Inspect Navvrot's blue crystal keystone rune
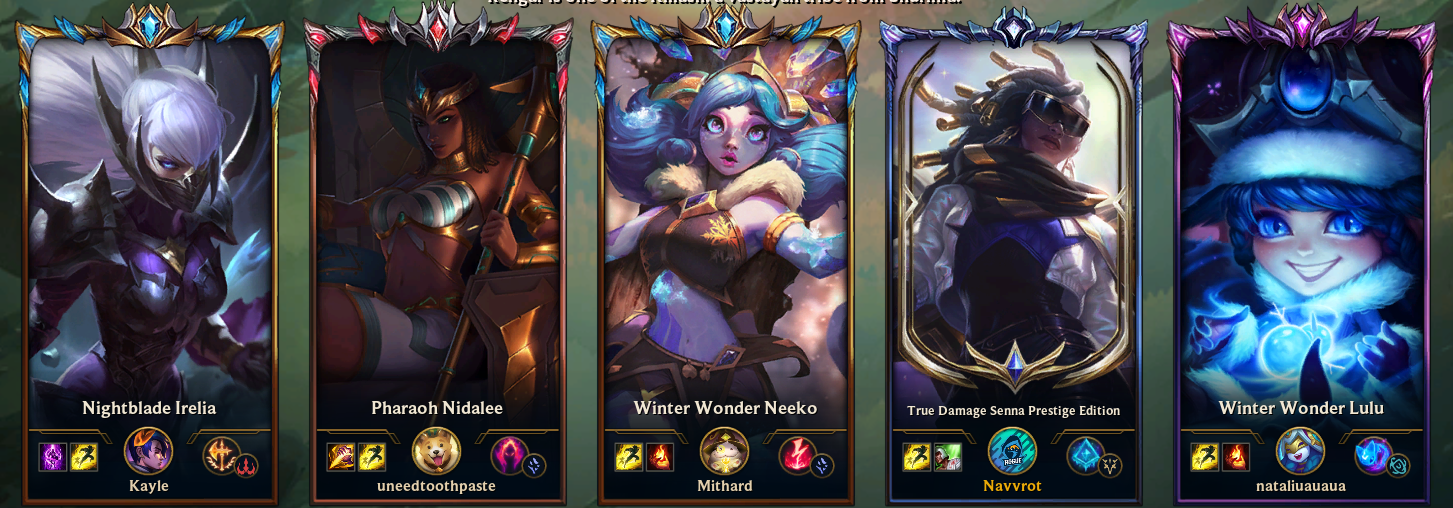This screenshot has width=1453, height=508. (1085, 455)
